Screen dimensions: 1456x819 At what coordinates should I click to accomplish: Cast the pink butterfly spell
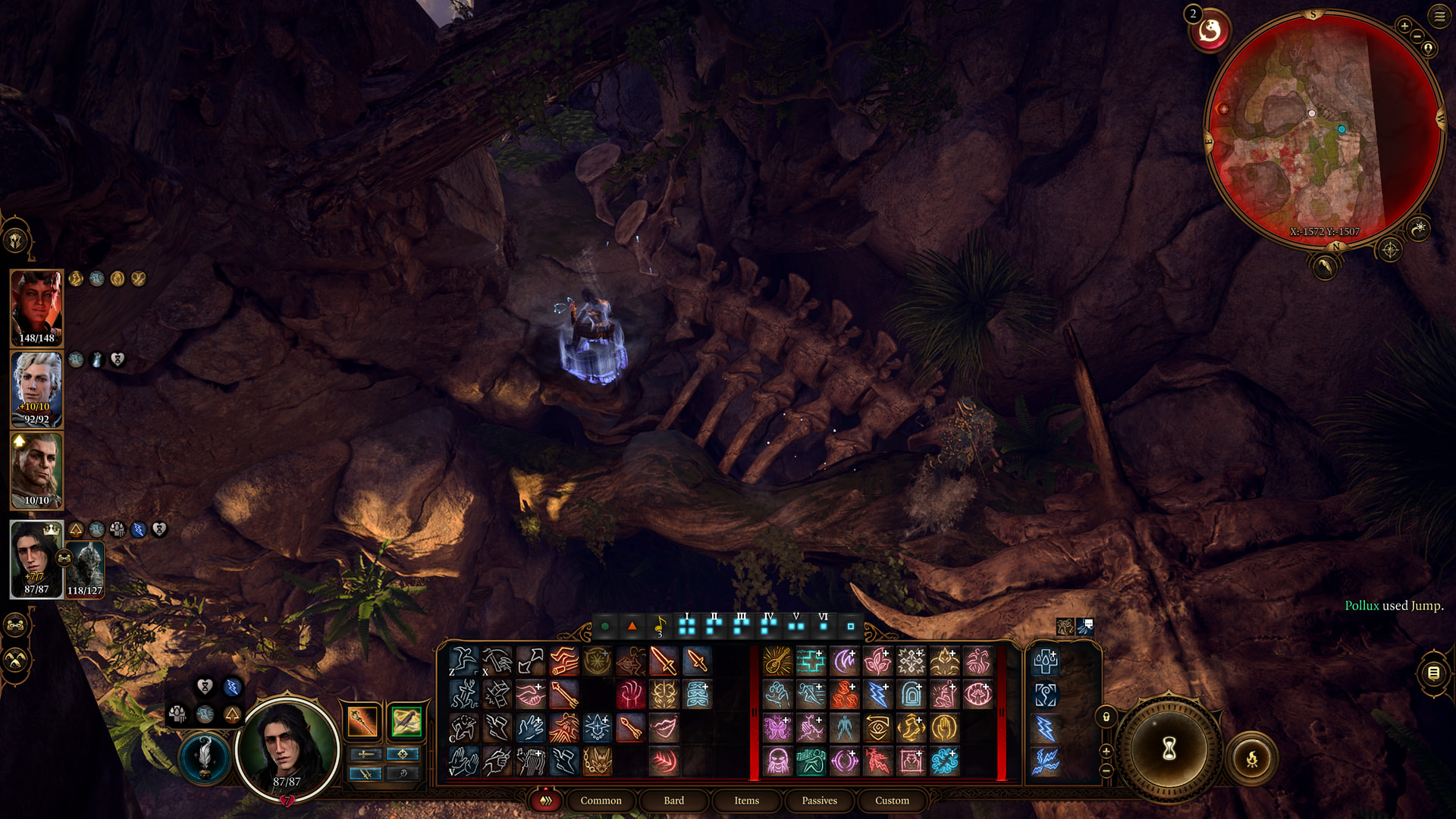coord(777,728)
